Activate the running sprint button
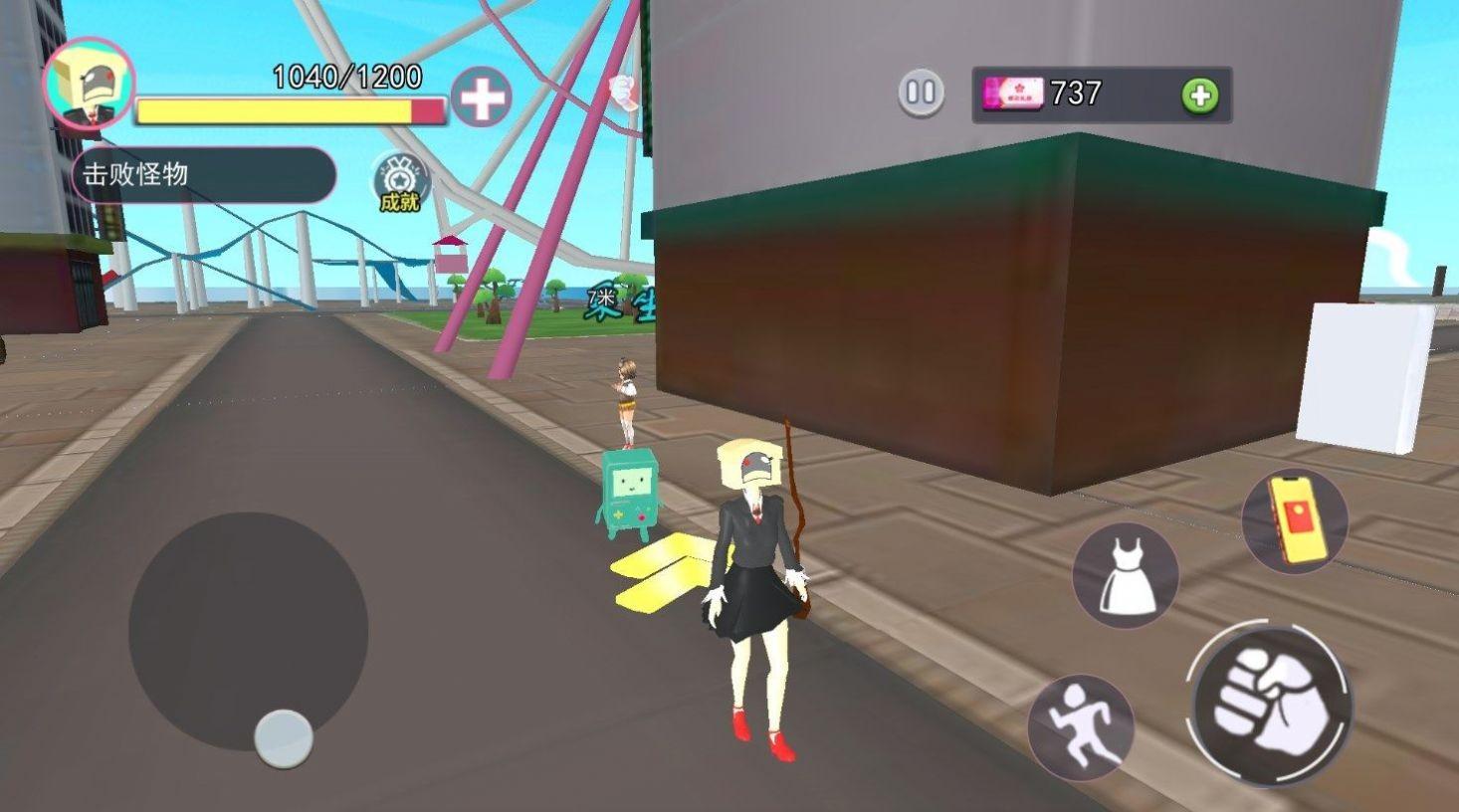The width and height of the screenshot is (1459, 812). click(1080, 727)
